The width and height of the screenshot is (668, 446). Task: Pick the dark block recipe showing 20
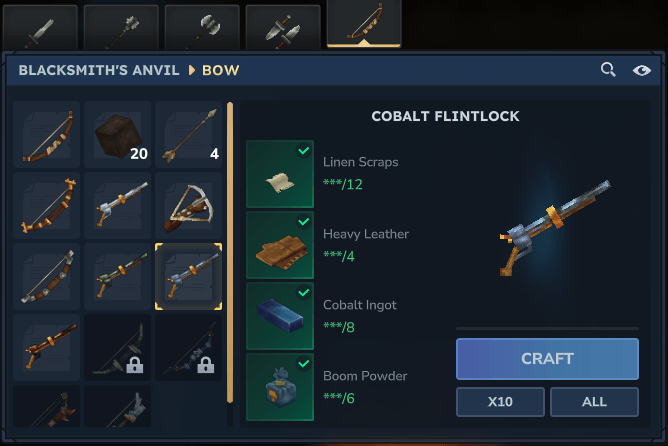[117, 134]
